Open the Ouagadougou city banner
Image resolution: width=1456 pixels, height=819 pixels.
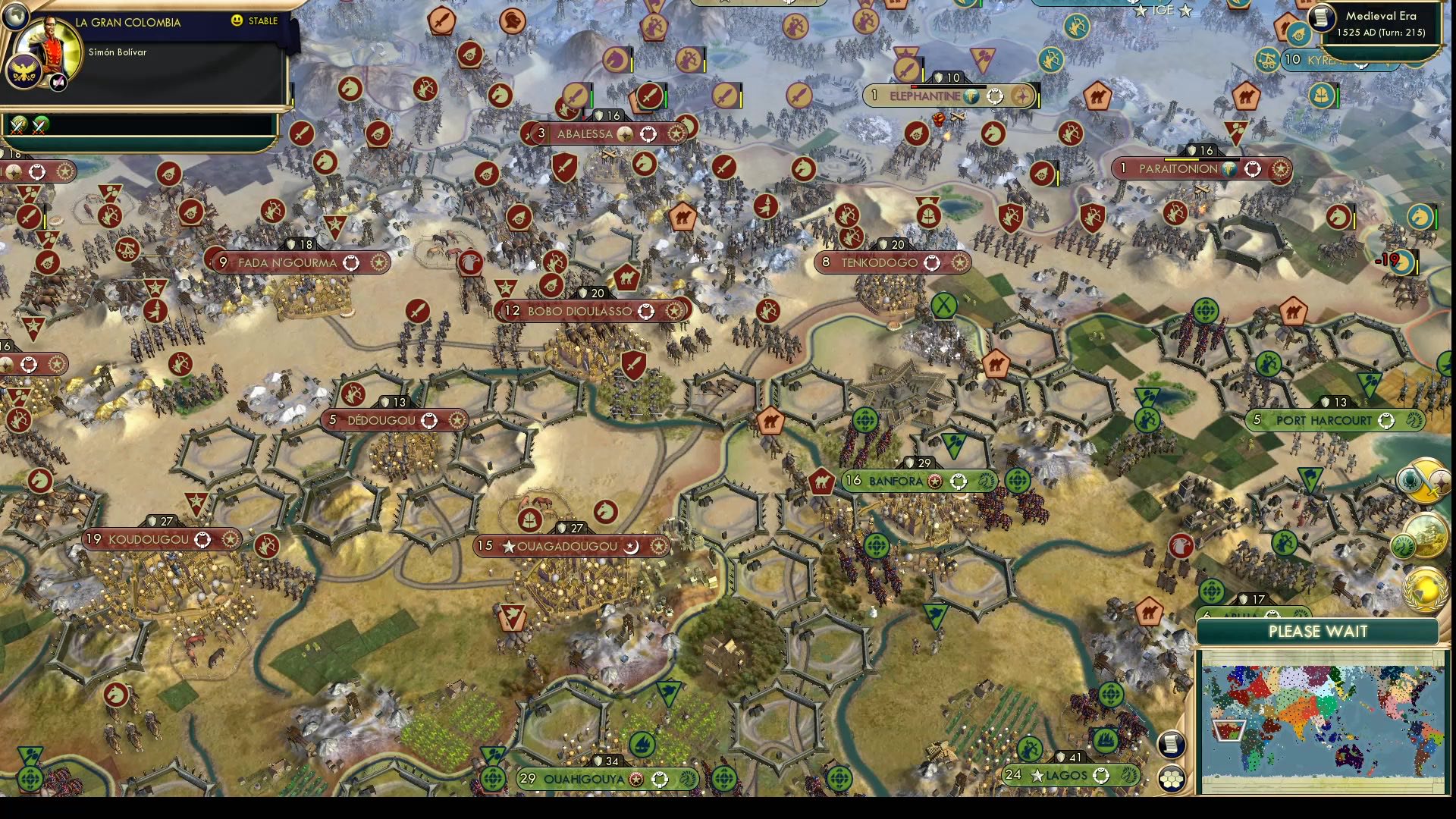click(569, 545)
